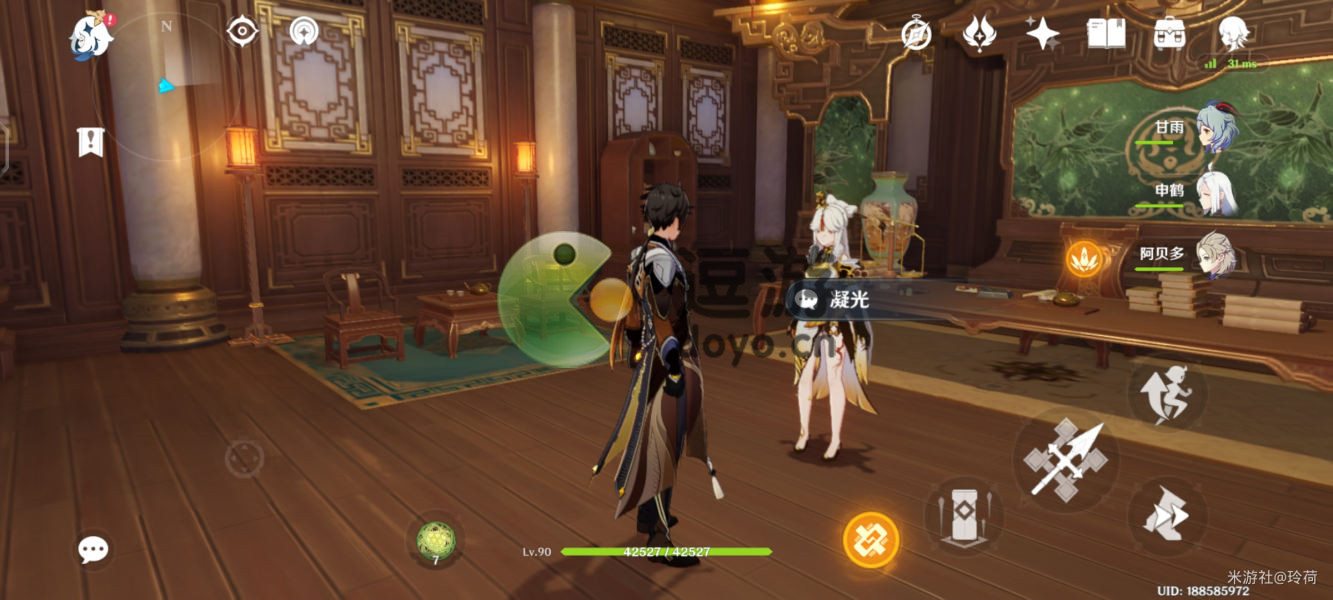
Task: Open the chat speech bubble
Action: [x=93, y=549]
